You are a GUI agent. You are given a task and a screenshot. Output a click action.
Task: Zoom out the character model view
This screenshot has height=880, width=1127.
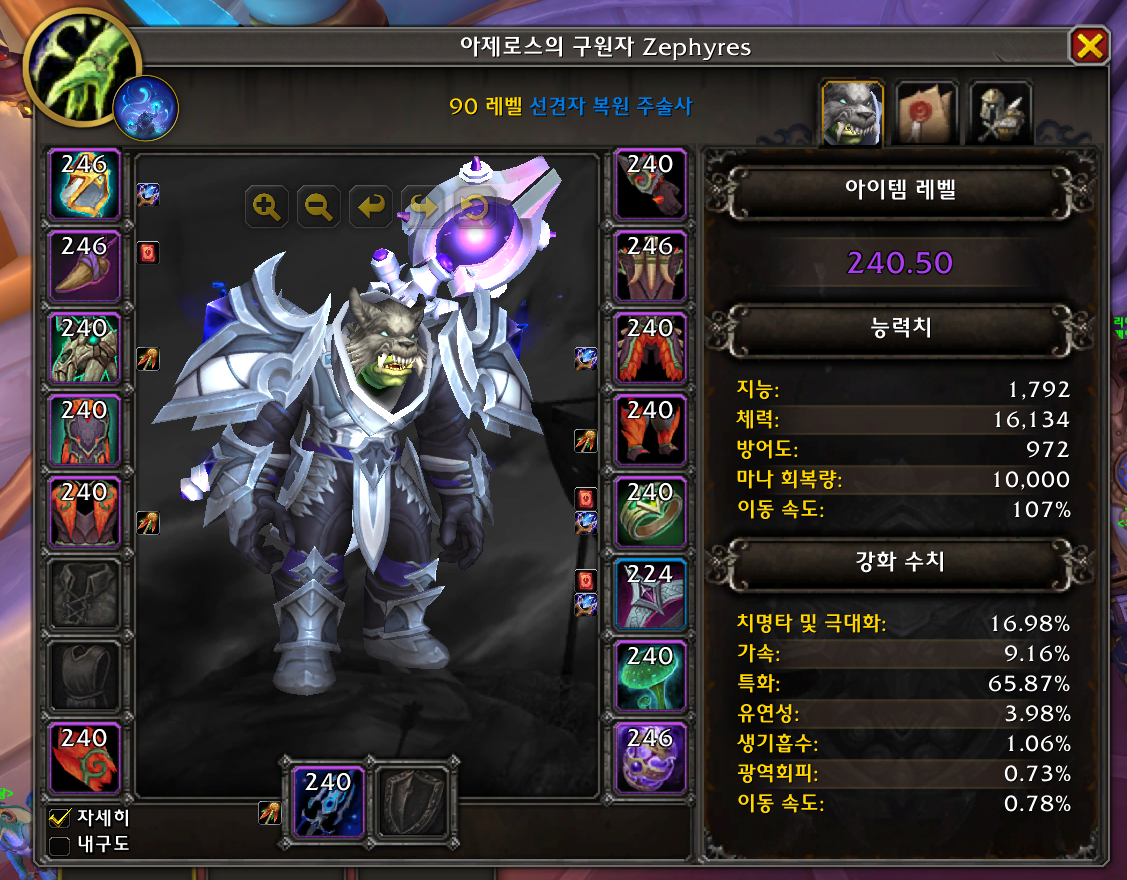point(319,207)
